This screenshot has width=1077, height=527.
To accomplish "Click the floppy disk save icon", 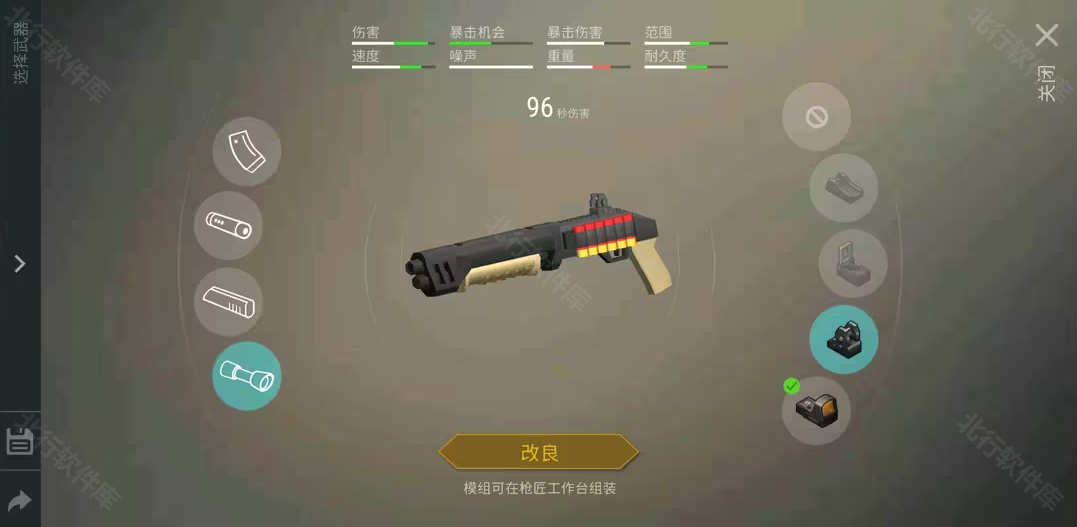I will tap(20, 441).
